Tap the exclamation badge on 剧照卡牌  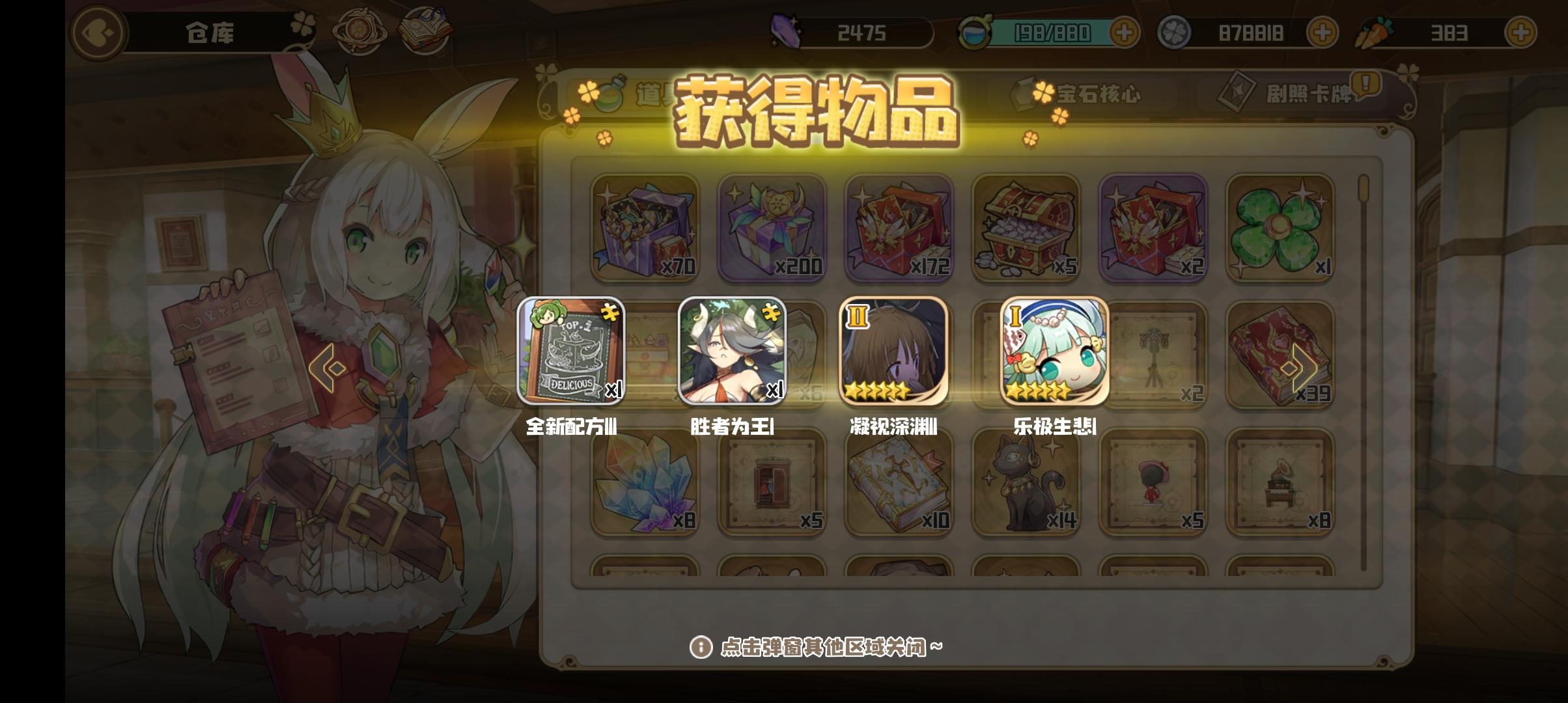pyautogui.click(x=1367, y=83)
